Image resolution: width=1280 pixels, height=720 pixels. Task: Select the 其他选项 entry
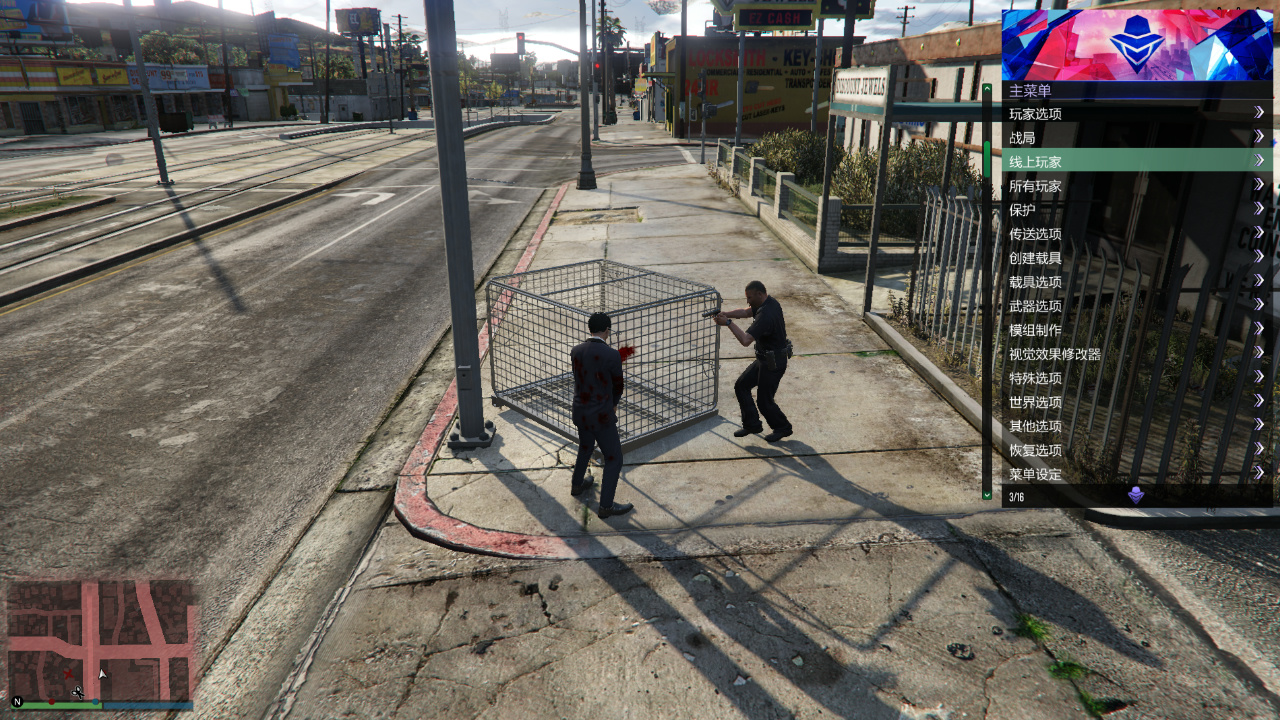1135,426
